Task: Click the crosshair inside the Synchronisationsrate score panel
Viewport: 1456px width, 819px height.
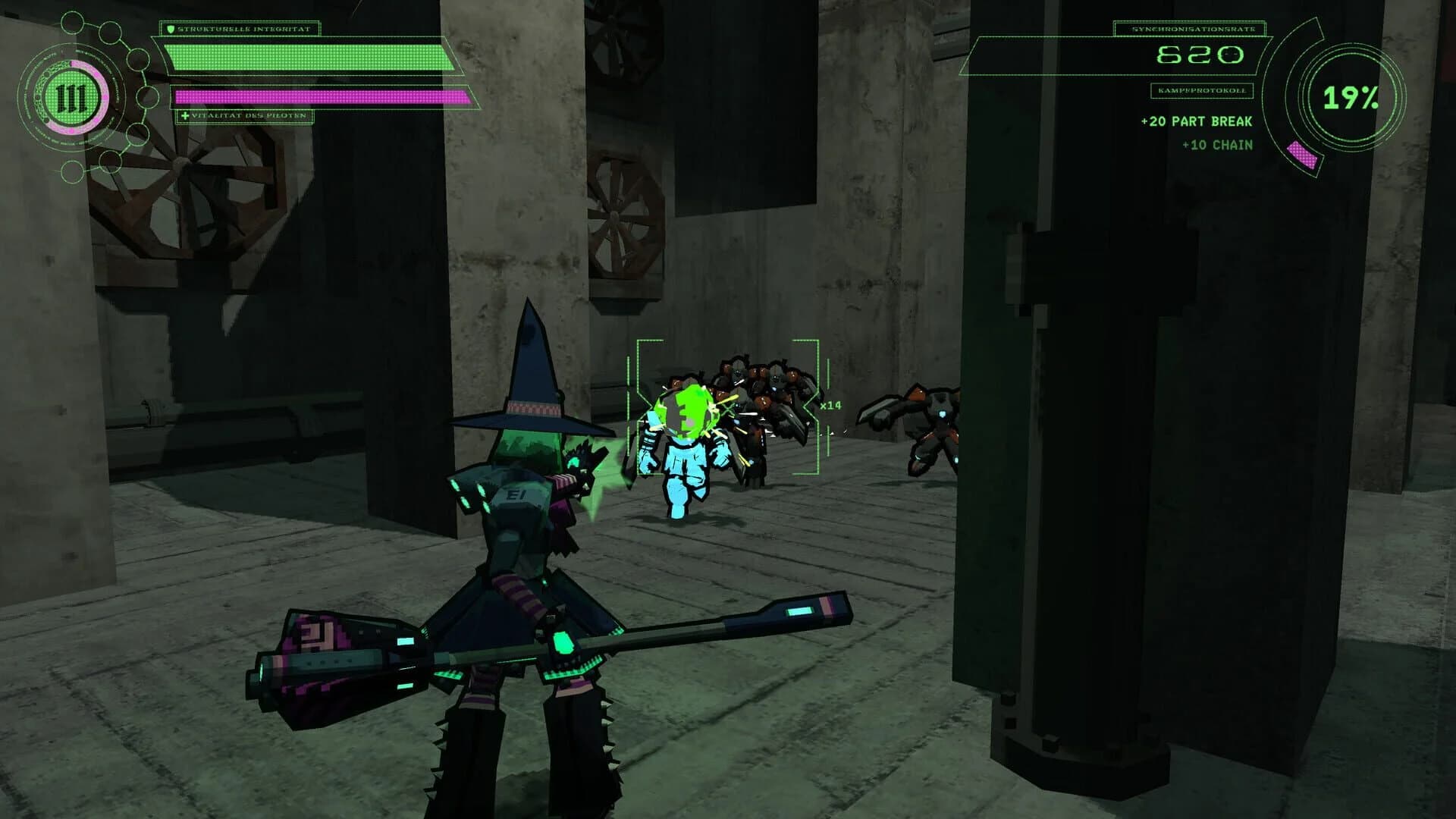Action: coord(1231,53)
